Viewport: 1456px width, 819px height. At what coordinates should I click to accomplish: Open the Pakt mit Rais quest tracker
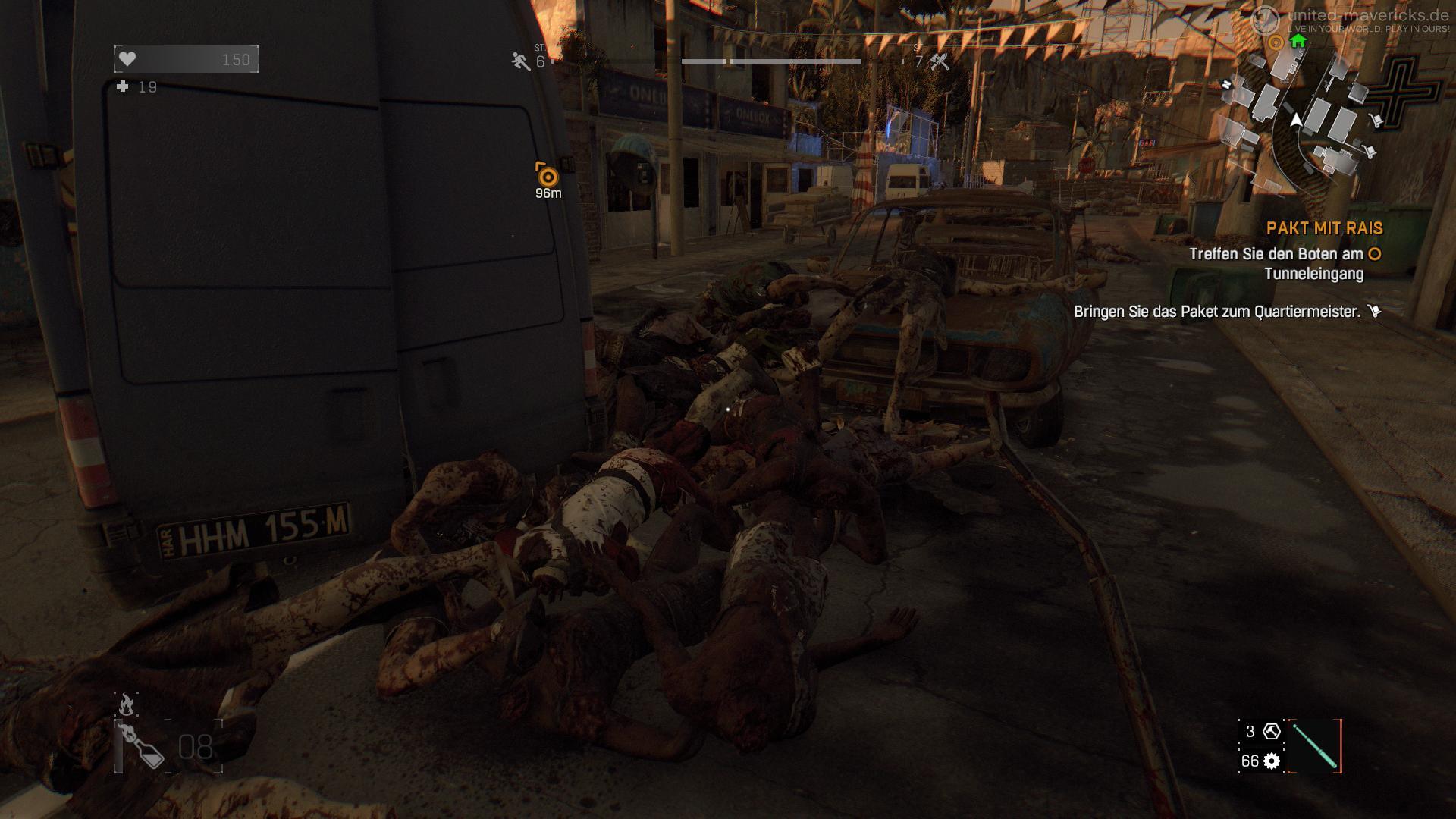(1324, 228)
